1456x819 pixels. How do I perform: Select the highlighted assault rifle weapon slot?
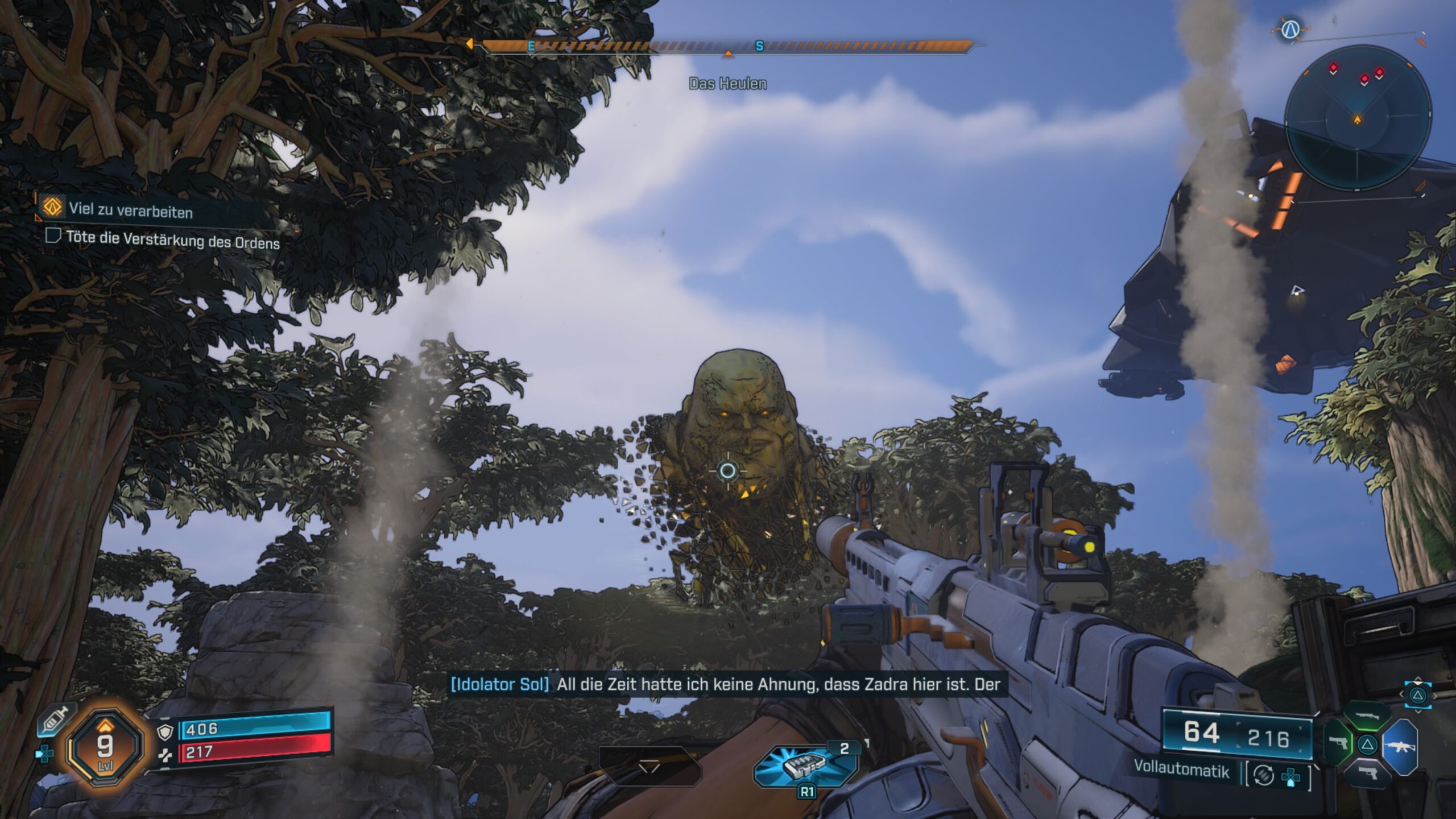click(1400, 746)
